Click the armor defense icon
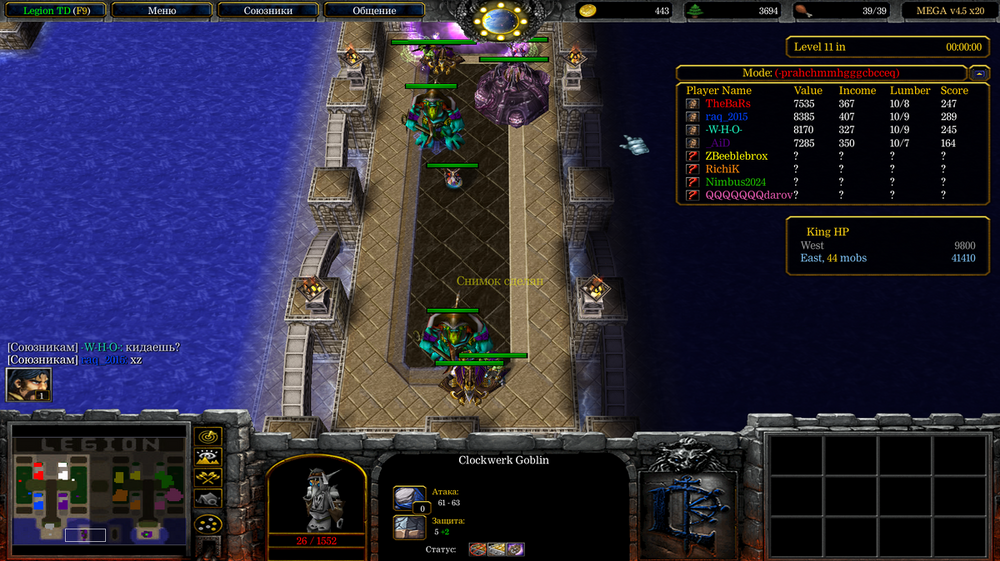 click(x=410, y=527)
